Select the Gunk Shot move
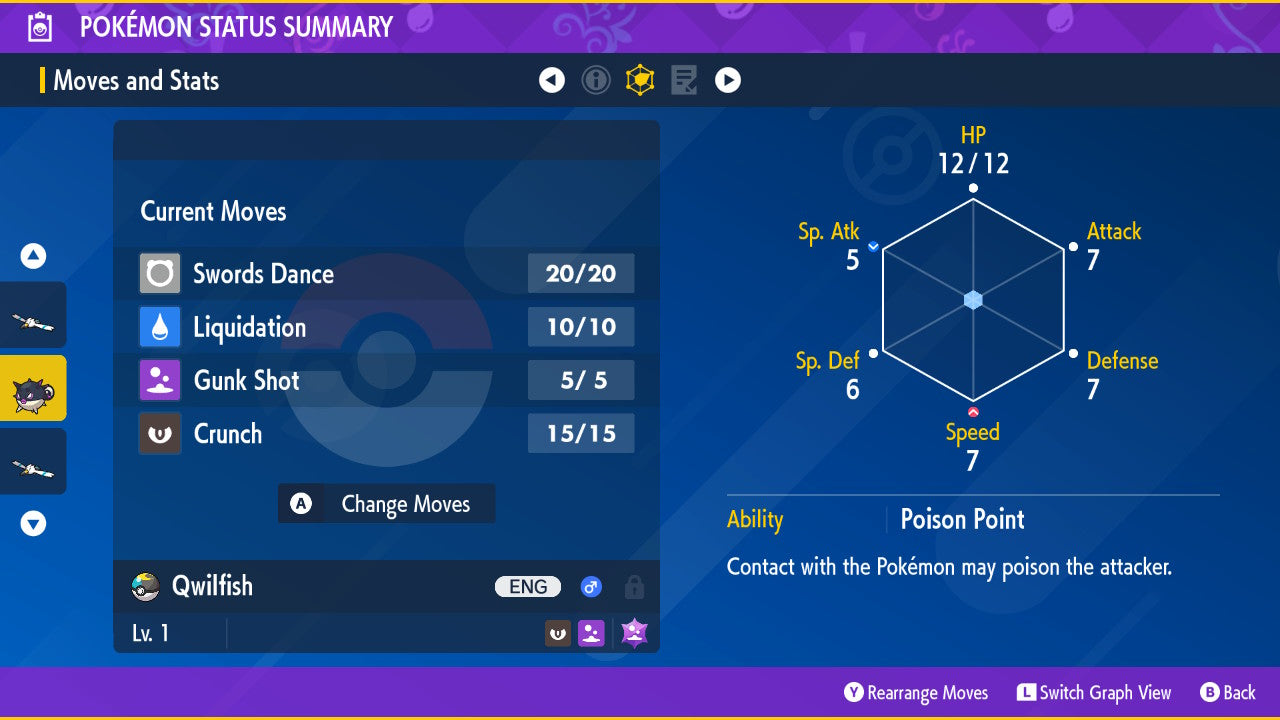 386,380
